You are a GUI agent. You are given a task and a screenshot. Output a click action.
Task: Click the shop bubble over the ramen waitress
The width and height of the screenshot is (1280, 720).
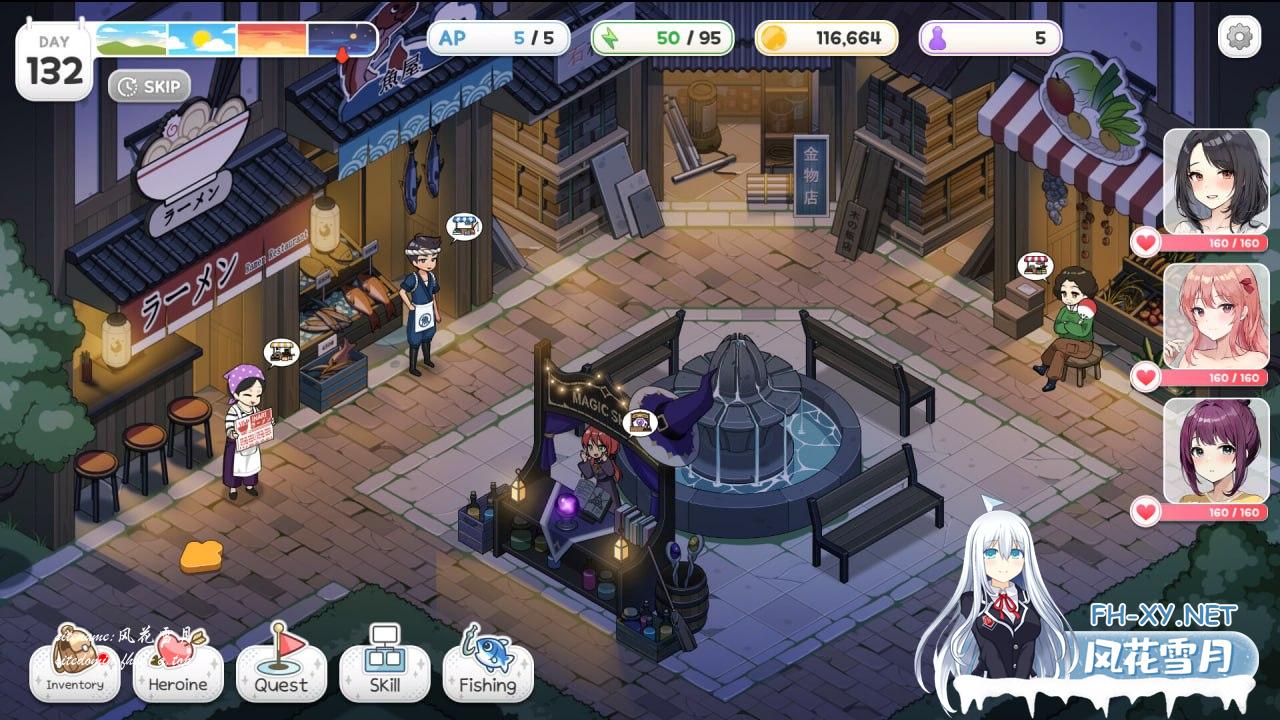point(281,352)
